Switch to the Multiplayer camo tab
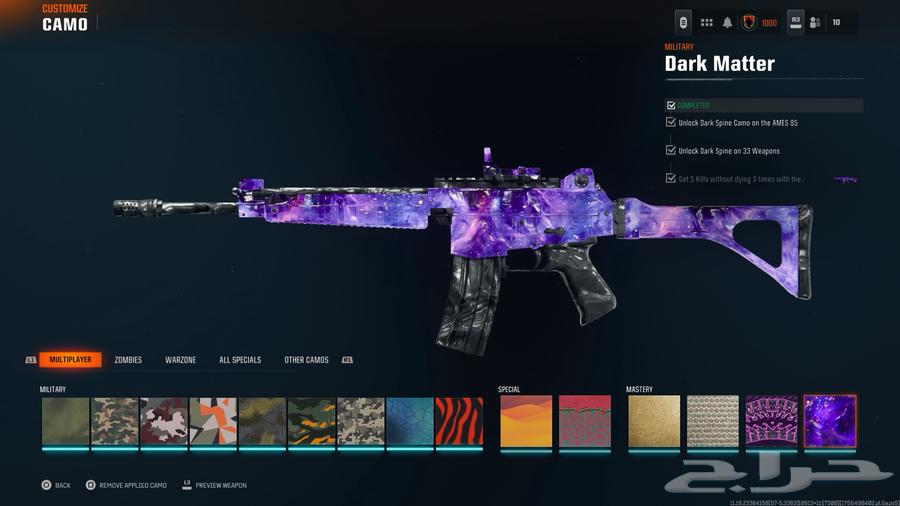900x506 pixels. click(71, 360)
